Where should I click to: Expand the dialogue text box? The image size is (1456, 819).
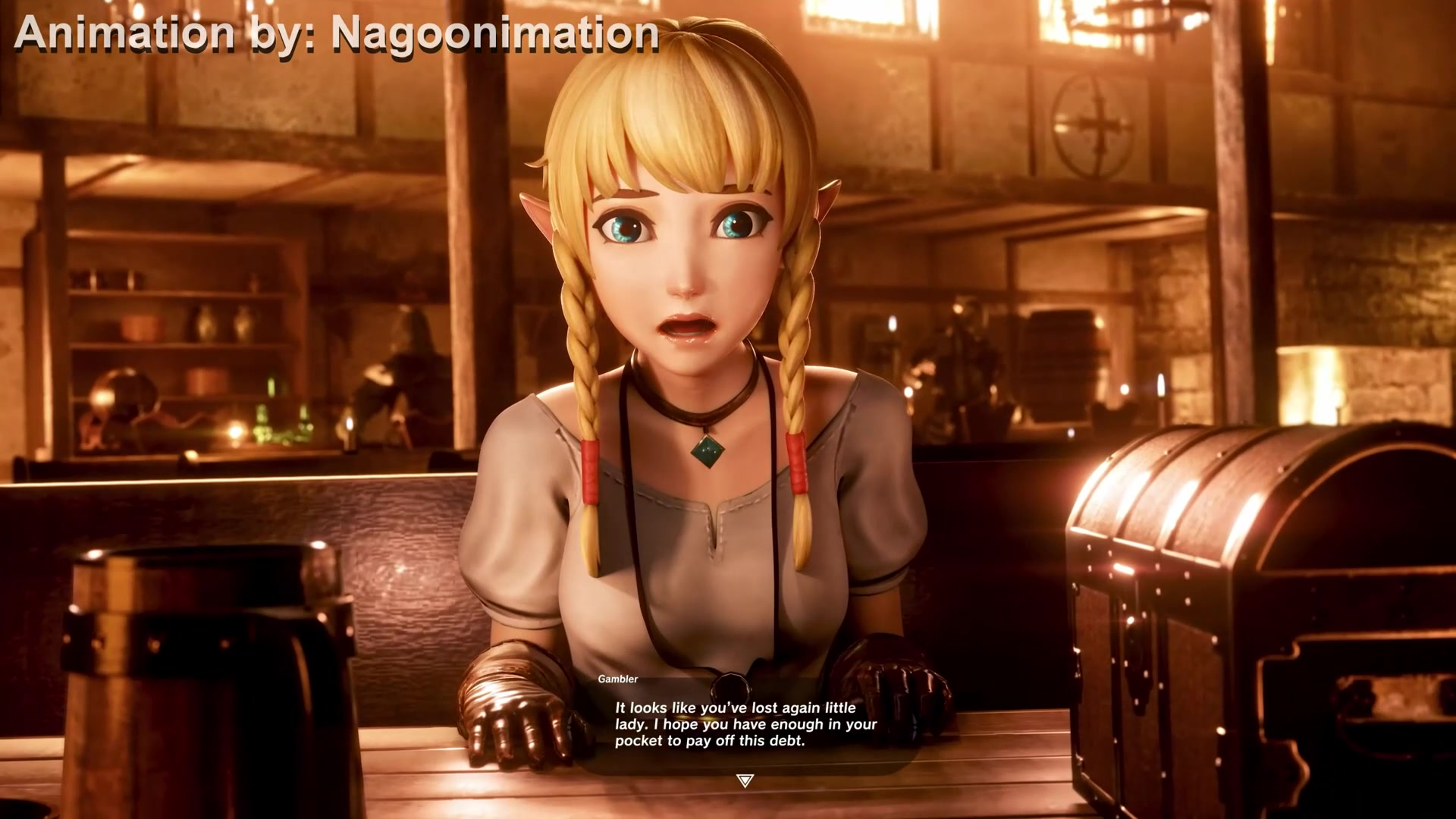tap(739, 724)
